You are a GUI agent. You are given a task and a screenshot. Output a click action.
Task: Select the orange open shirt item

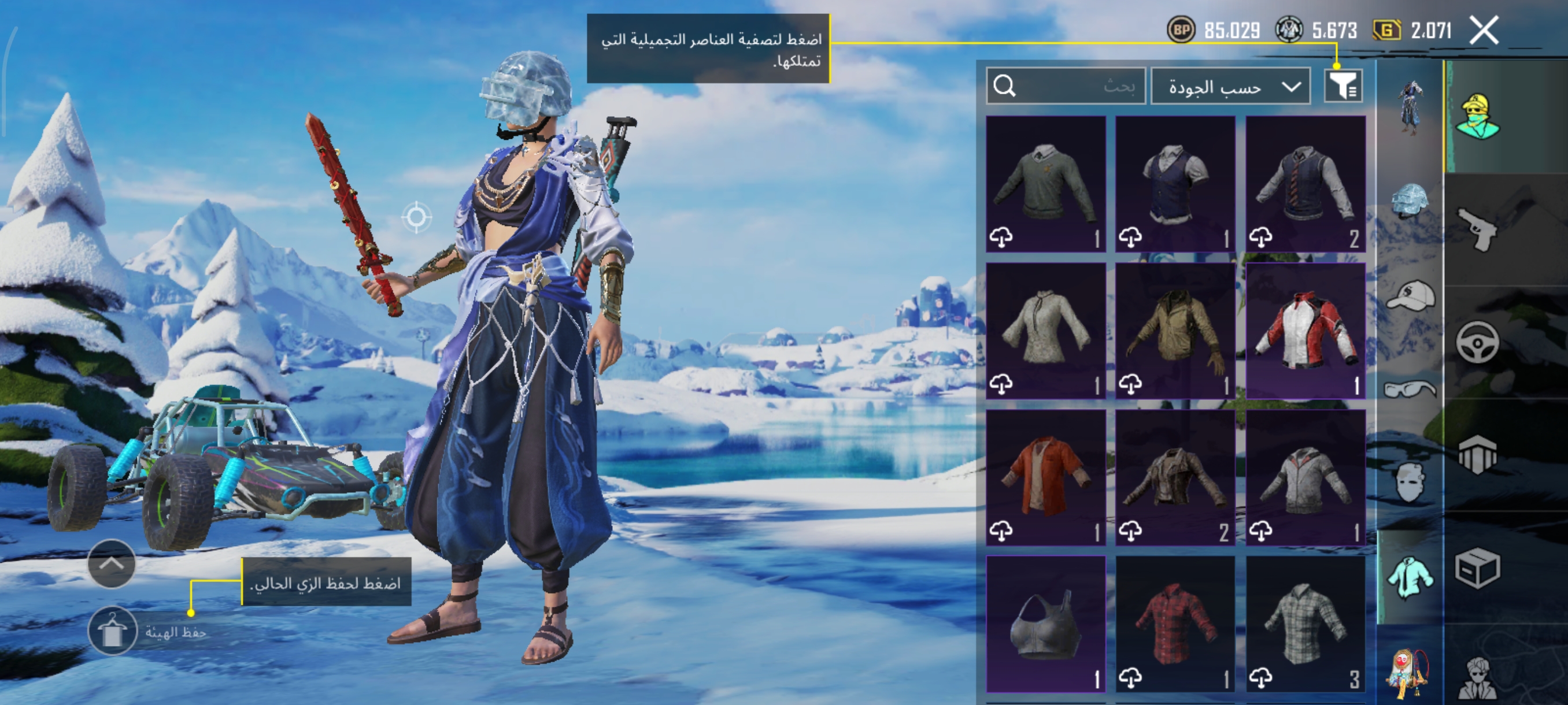point(1045,477)
